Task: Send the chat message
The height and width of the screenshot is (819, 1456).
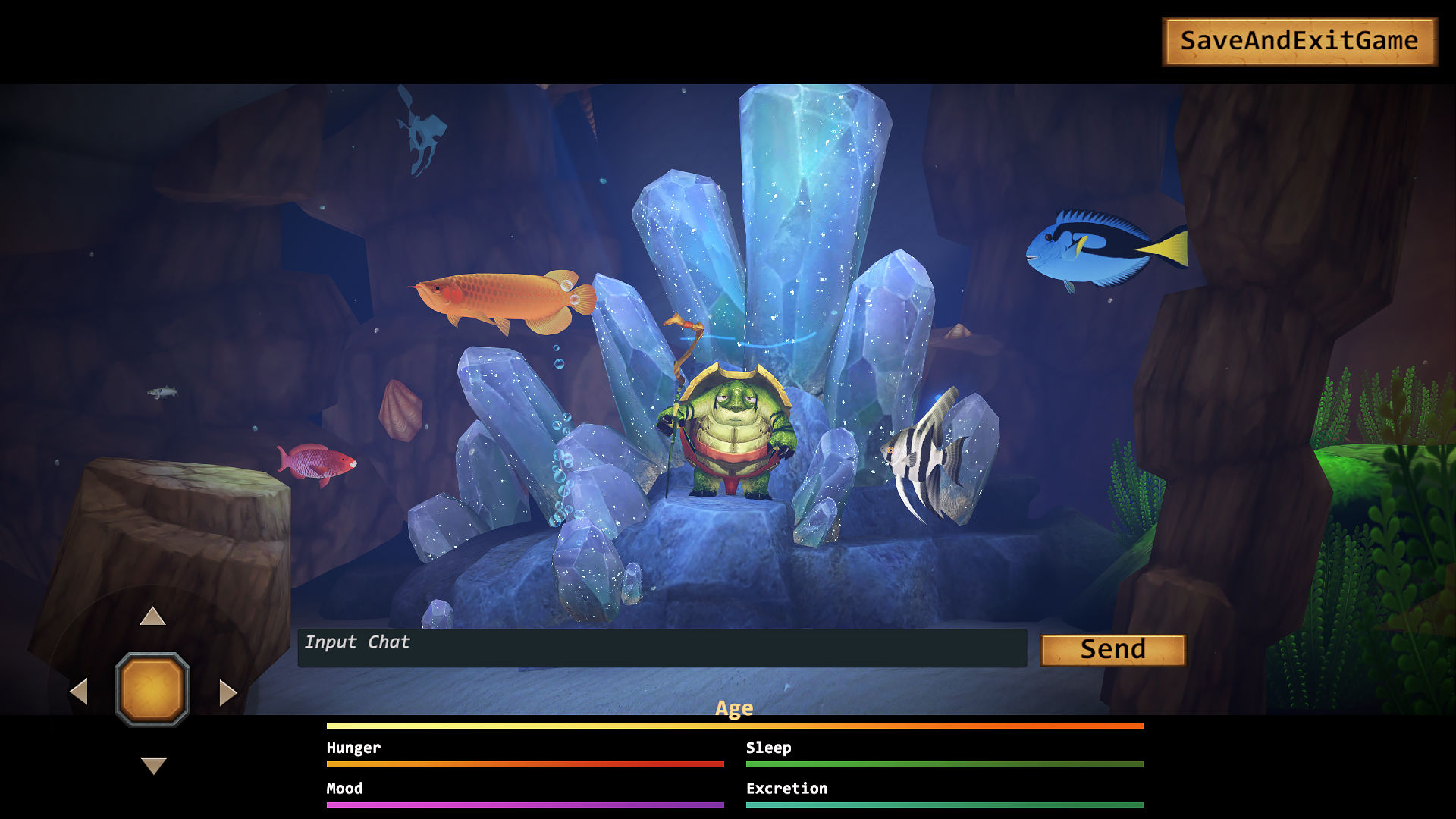Action: tap(1112, 650)
